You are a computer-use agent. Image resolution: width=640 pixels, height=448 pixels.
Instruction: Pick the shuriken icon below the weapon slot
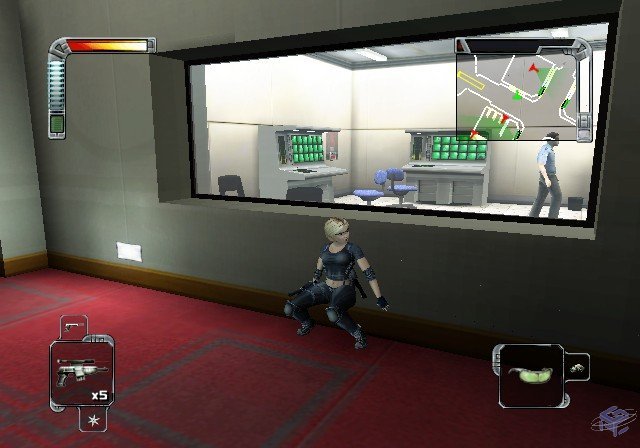tap(92, 415)
